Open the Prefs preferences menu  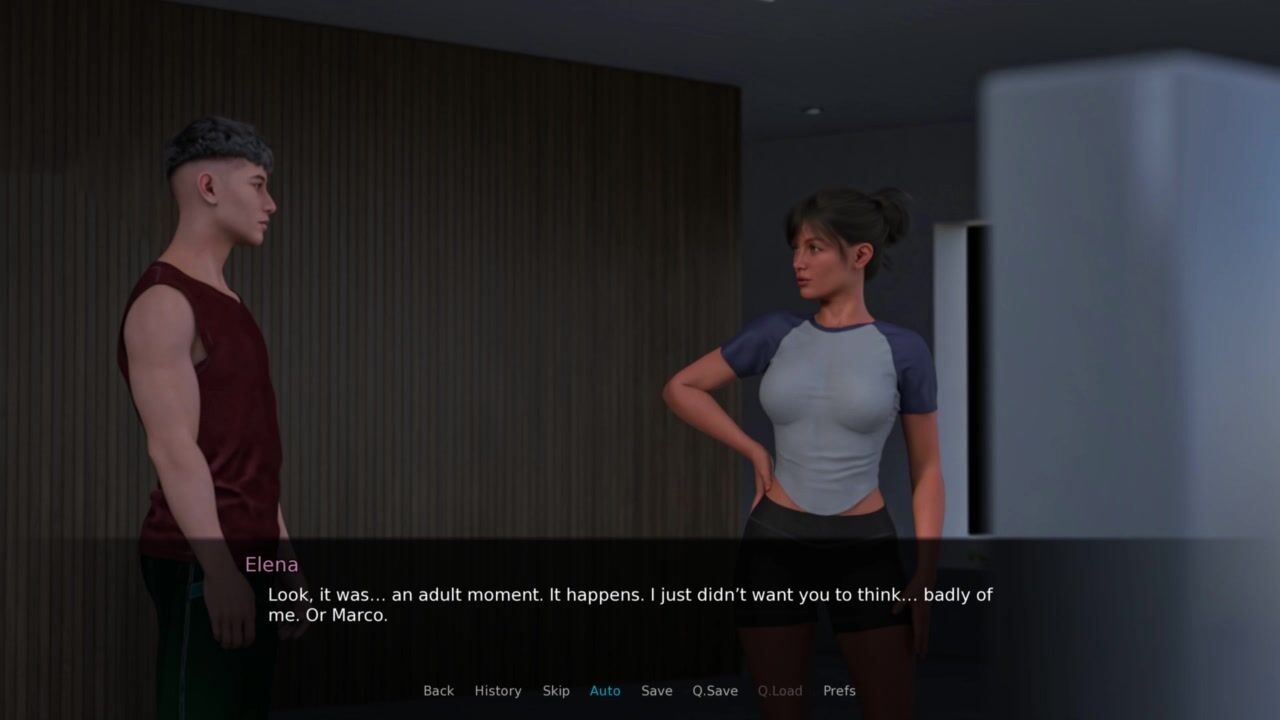click(x=839, y=691)
